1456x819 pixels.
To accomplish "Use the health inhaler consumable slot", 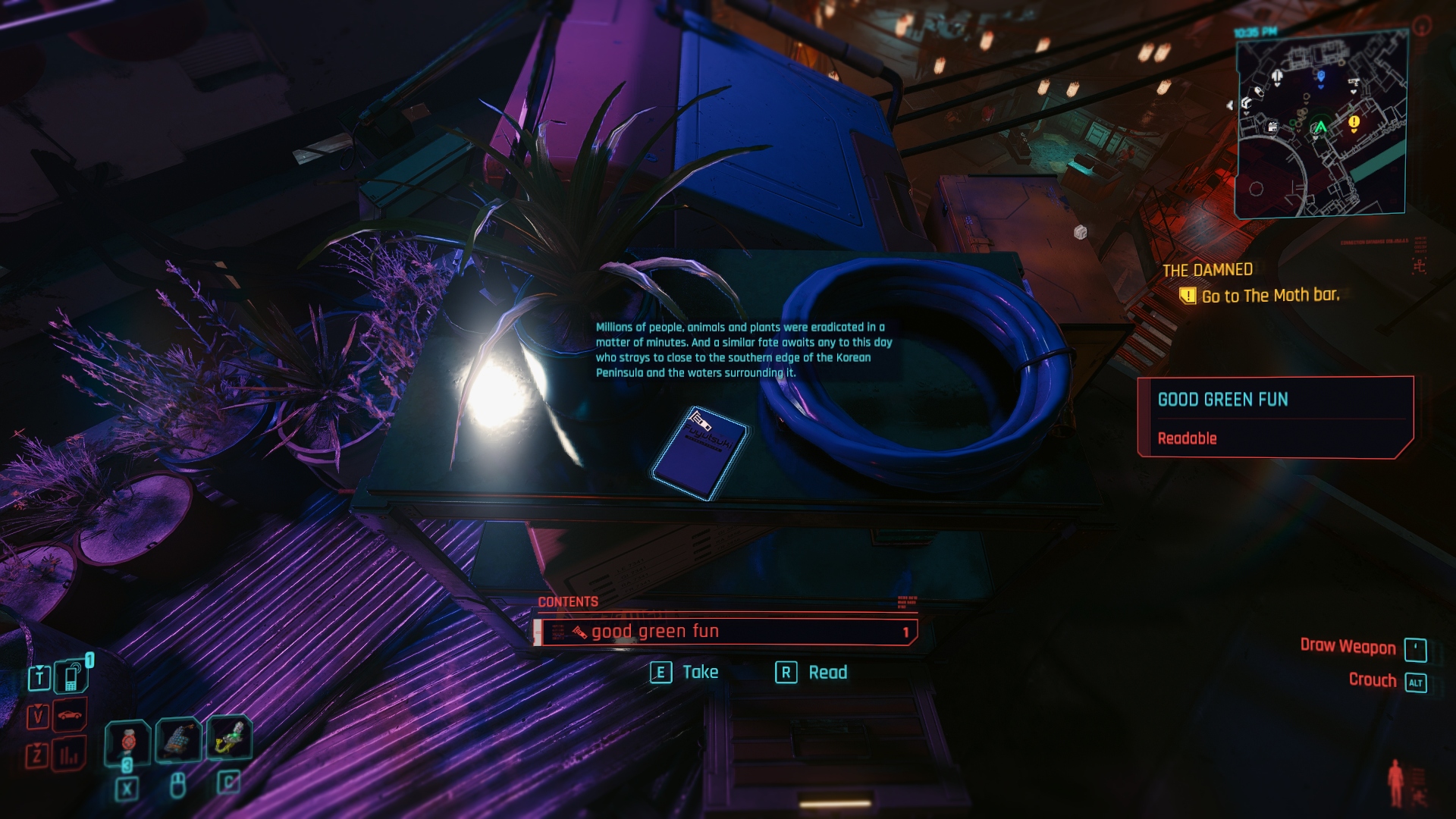I will point(127,742).
